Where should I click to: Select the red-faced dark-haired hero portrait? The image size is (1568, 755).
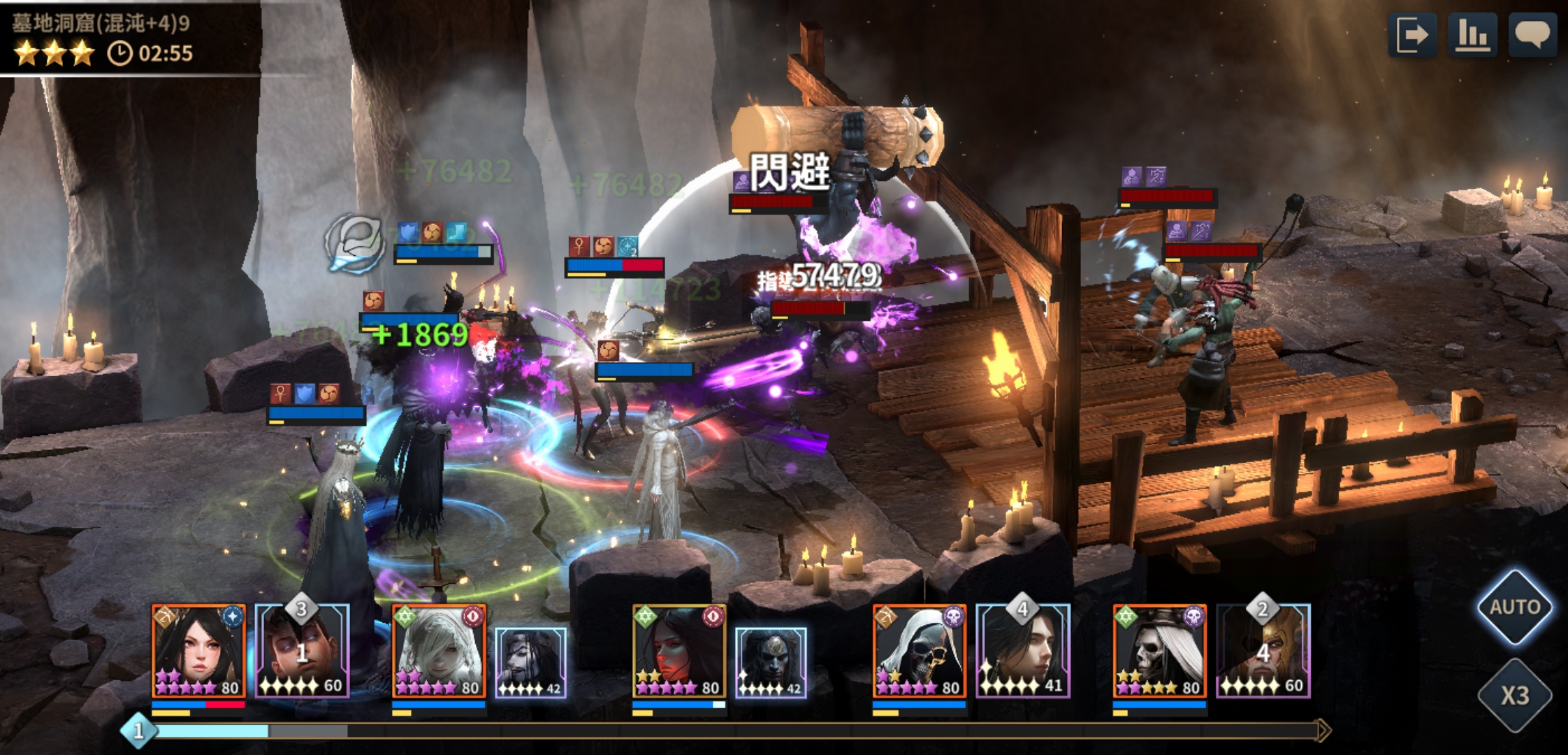coord(679,651)
